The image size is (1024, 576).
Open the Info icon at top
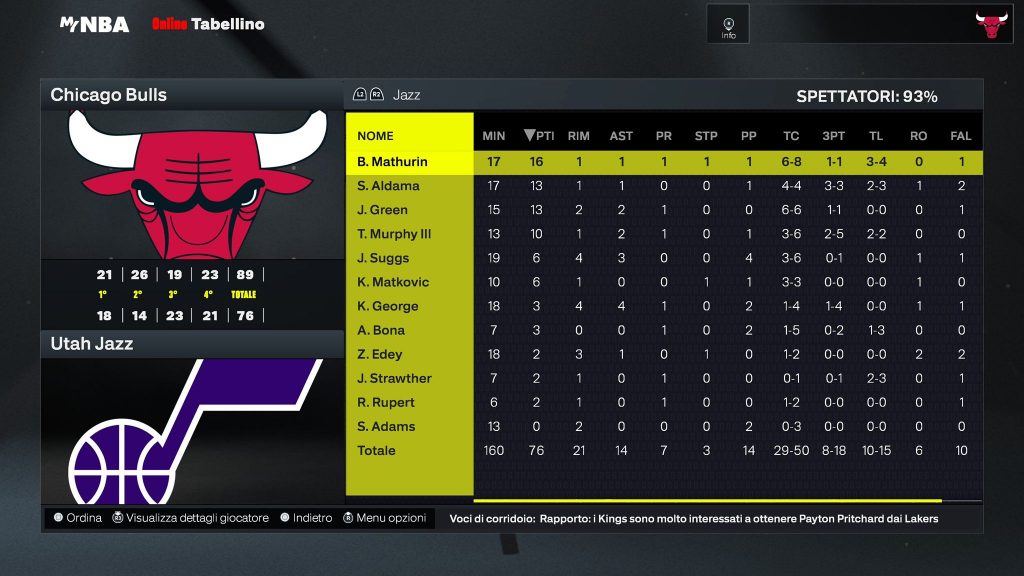[728, 25]
